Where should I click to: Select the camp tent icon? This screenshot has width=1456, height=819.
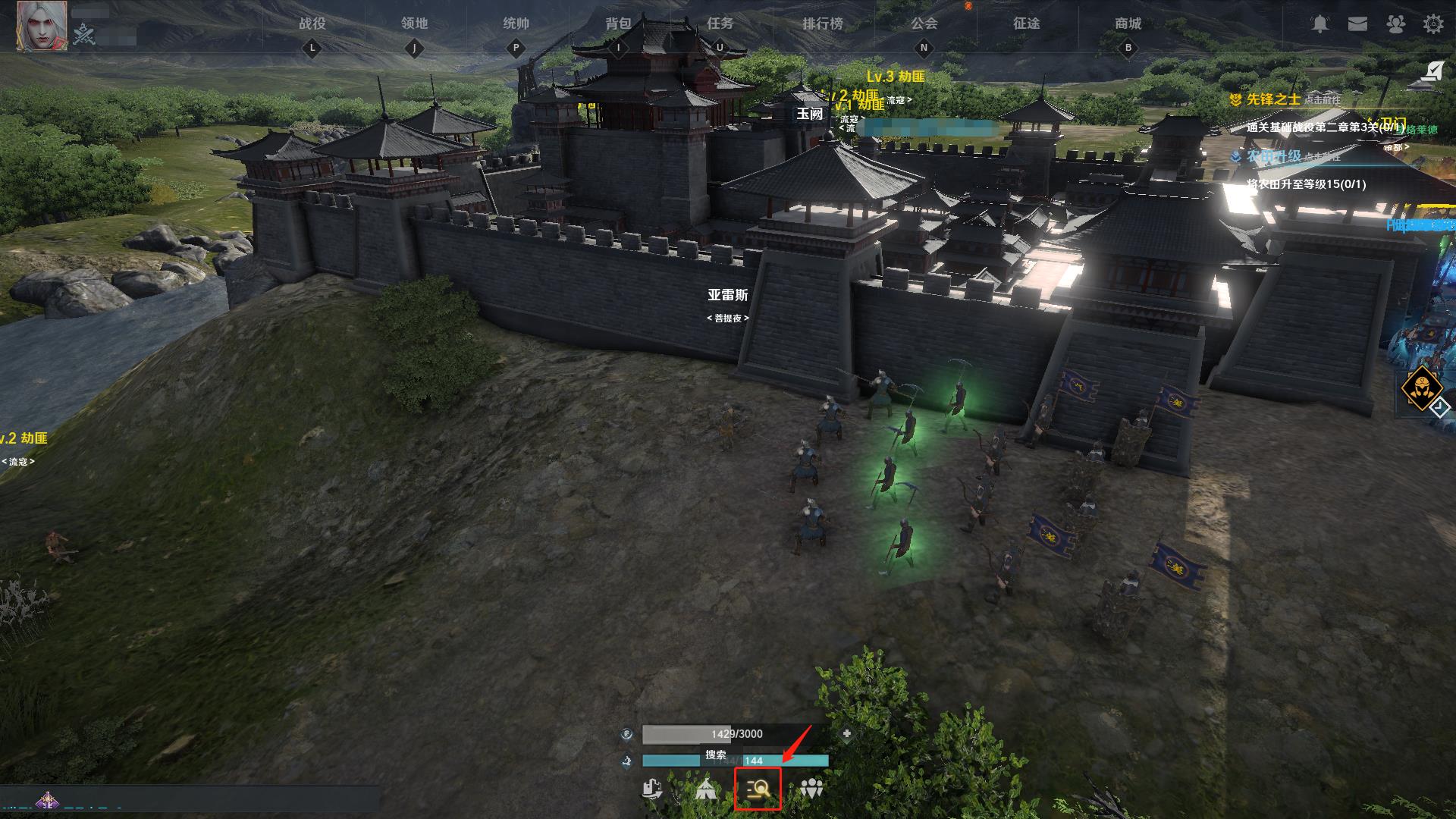706,789
